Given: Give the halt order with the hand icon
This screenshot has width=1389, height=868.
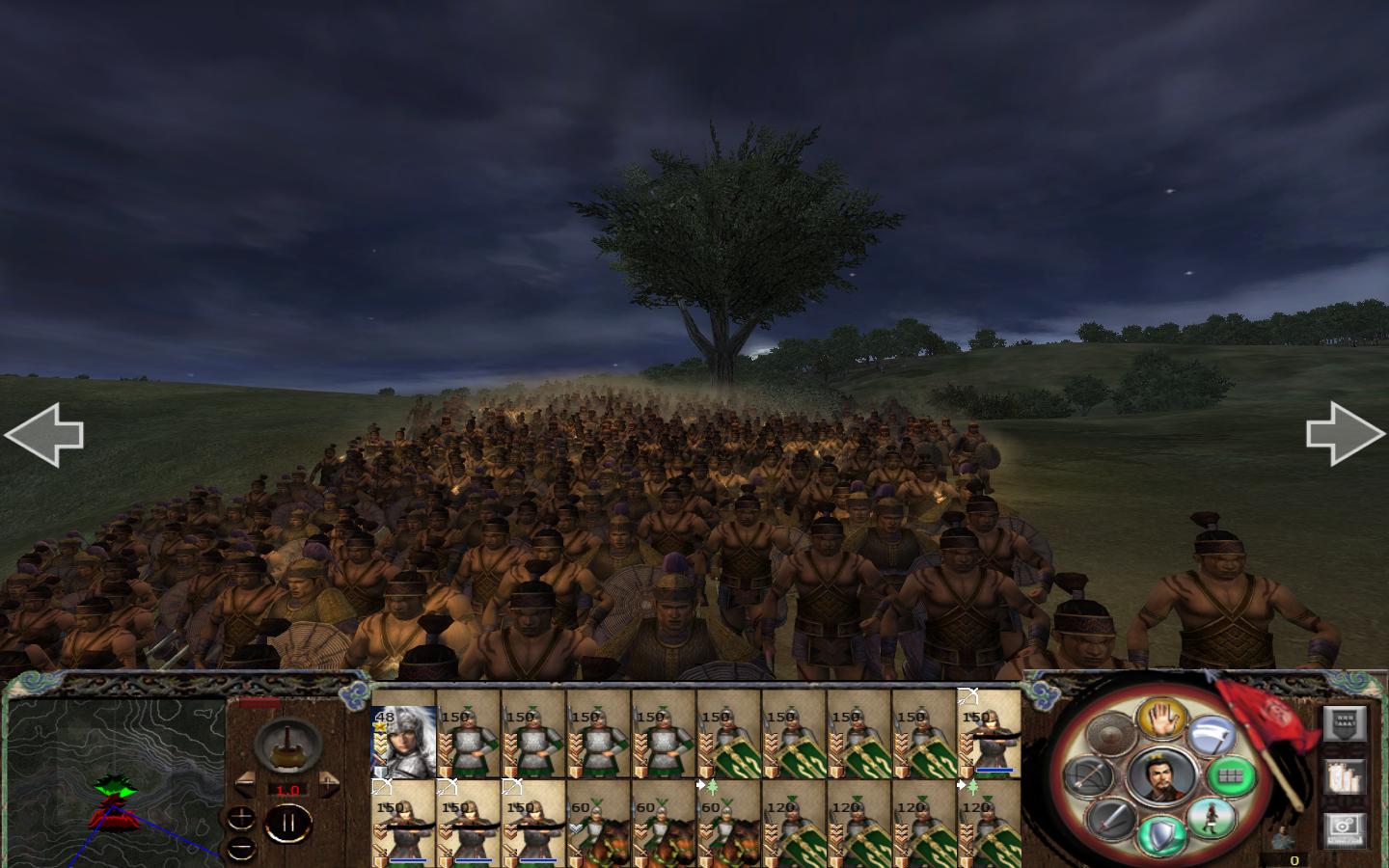Looking at the screenshot, I should tap(1160, 720).
